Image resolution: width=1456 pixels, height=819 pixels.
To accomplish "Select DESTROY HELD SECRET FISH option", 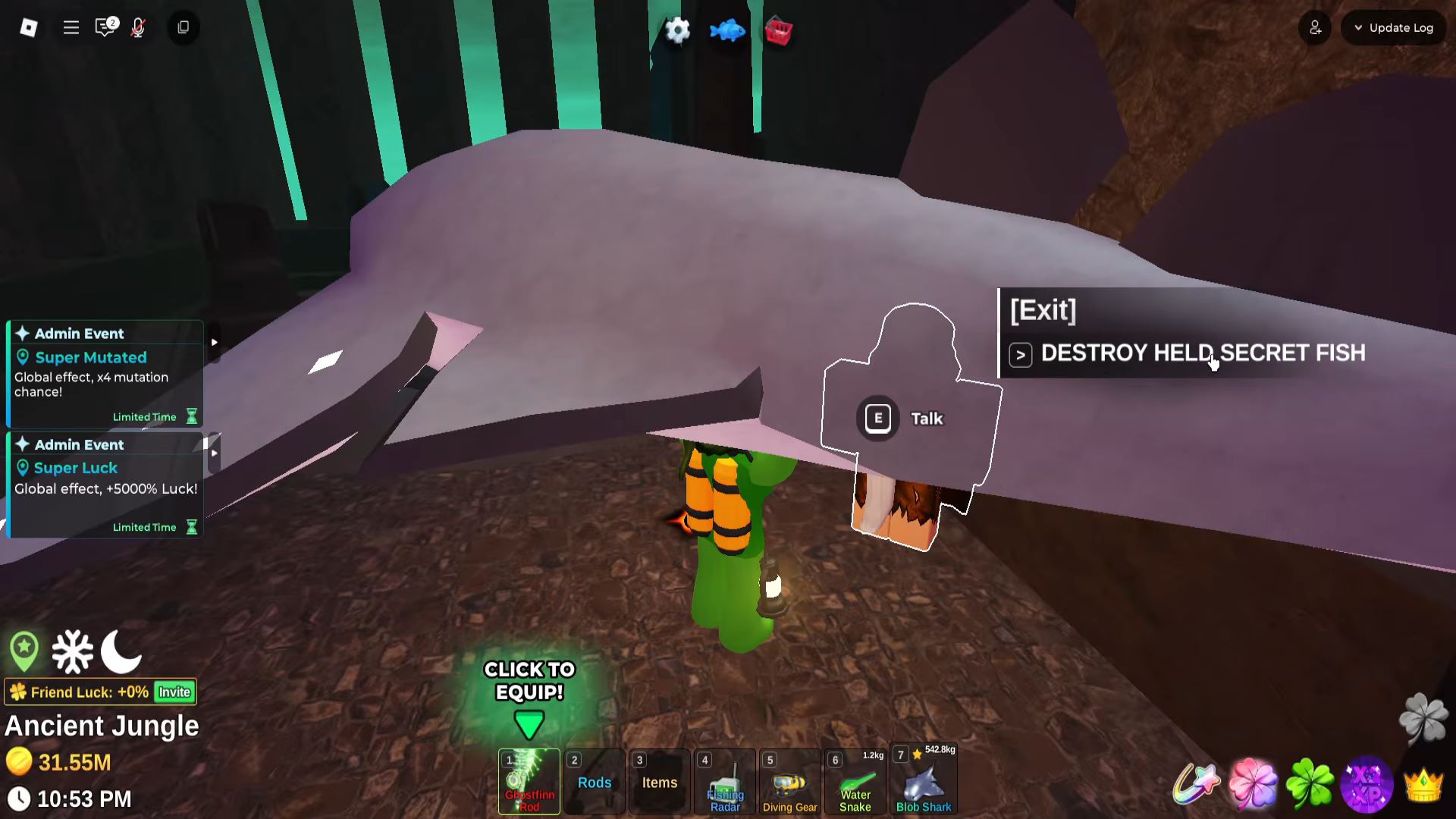I will 1202,353.
